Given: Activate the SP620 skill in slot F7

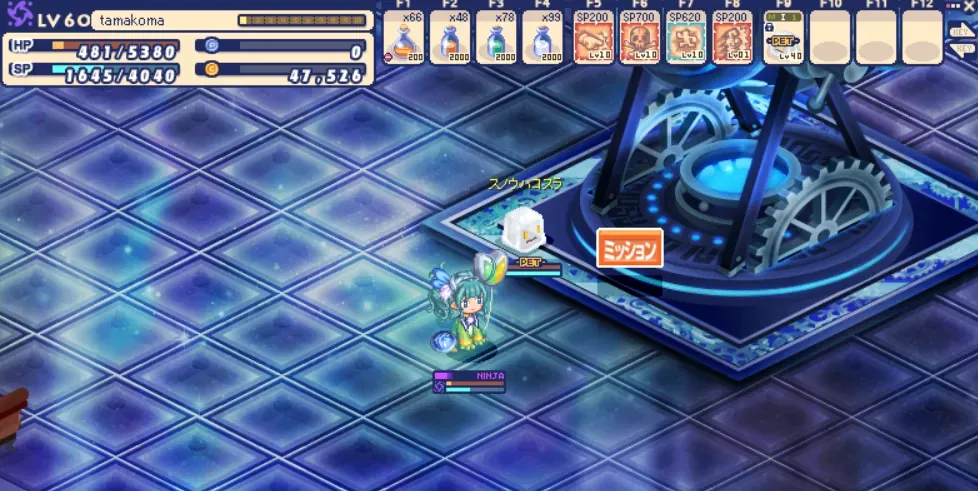Looking at the screenshot, I should tap(686, 40).
